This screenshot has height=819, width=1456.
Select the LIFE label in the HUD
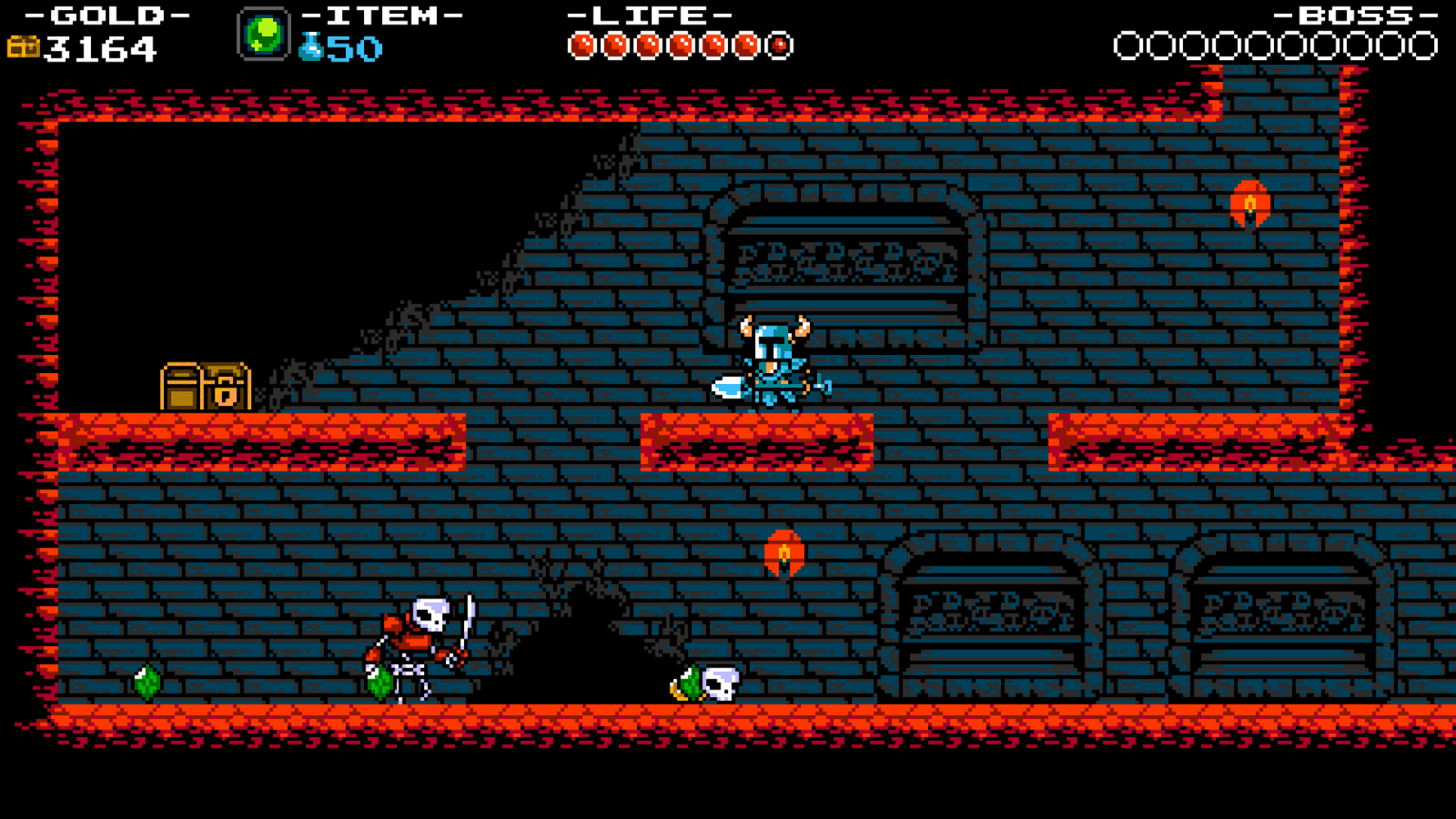point(648,14)
